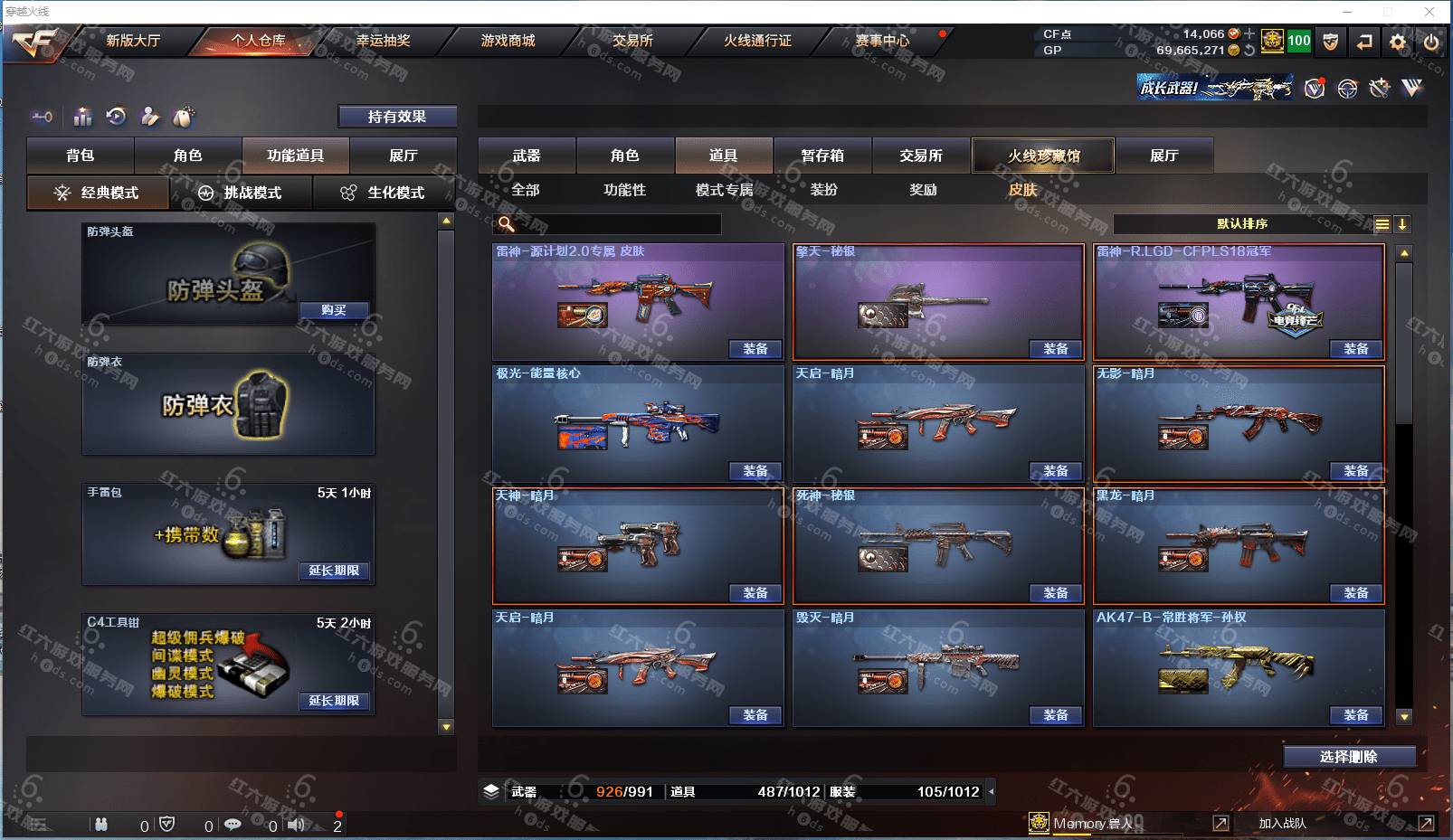Extend the 手雷包 duration
1453x840 pixels.
tap(334, 571)
